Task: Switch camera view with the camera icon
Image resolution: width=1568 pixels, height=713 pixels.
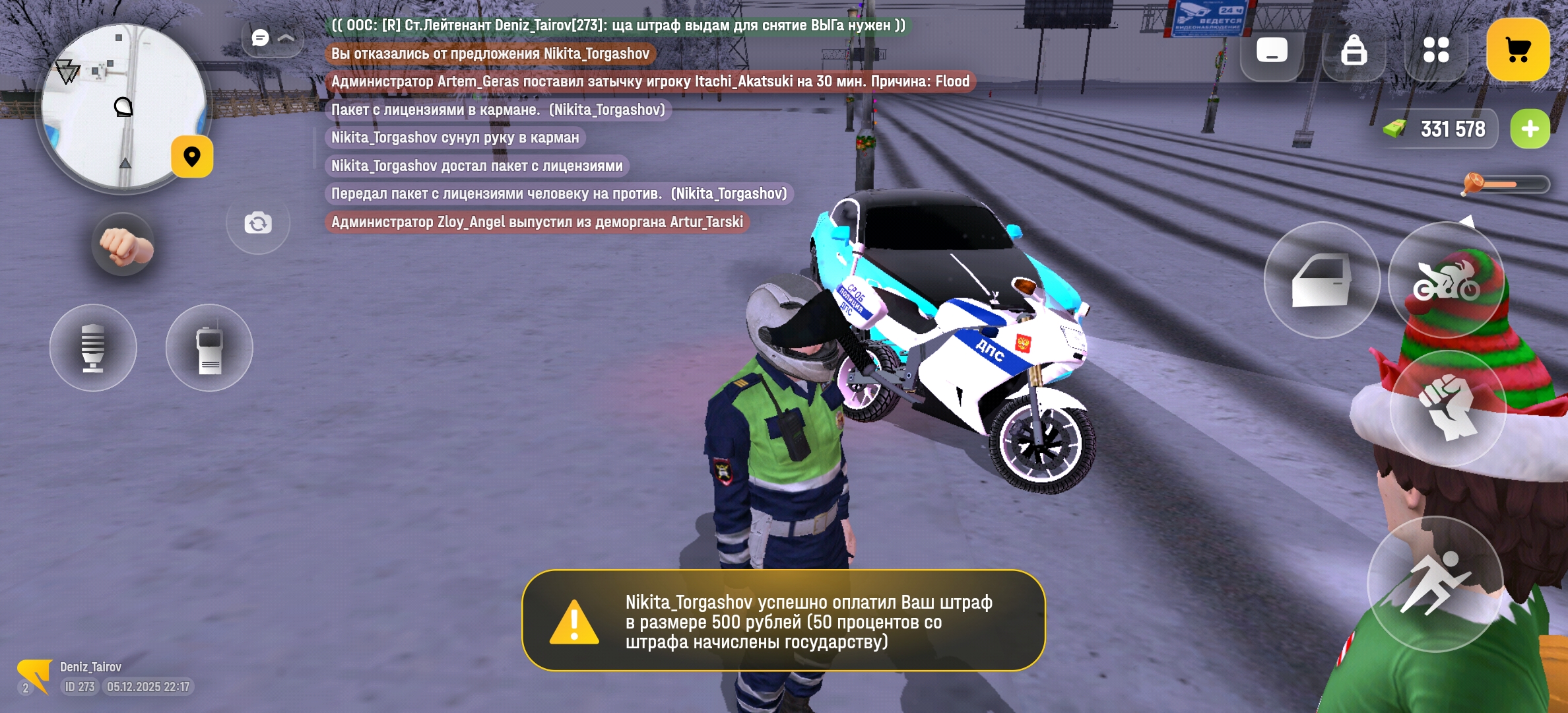Action: click(258, 224)
